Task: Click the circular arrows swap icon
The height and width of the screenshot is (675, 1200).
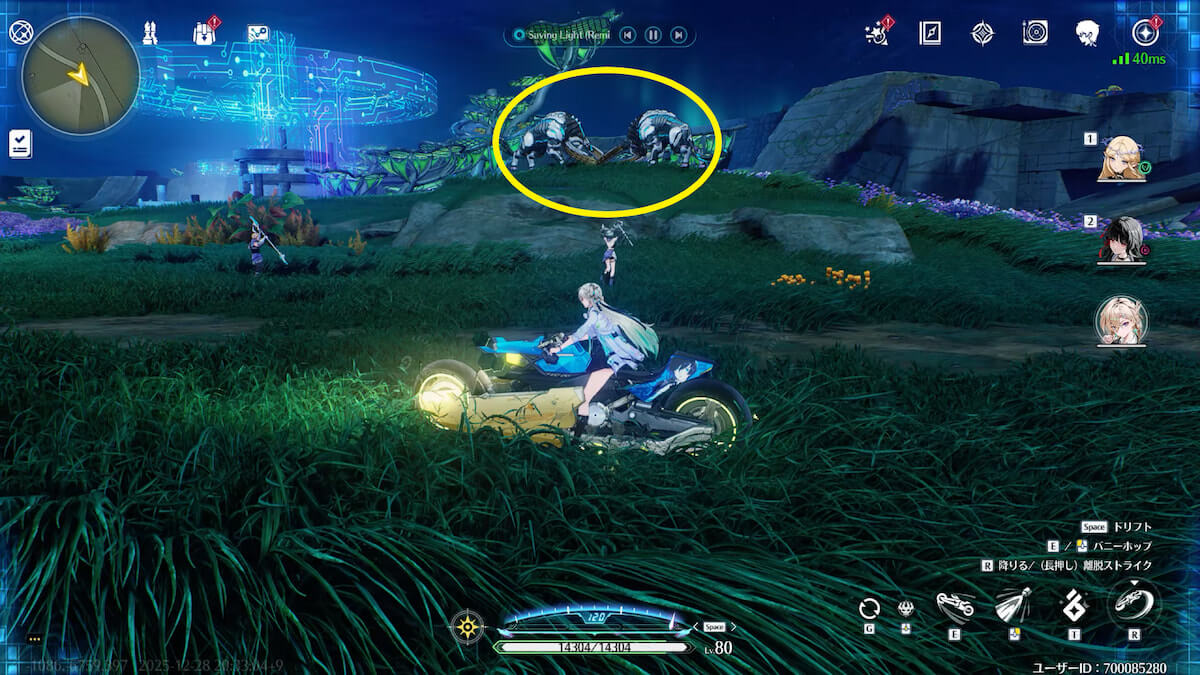Action: [x=869, y=607]
